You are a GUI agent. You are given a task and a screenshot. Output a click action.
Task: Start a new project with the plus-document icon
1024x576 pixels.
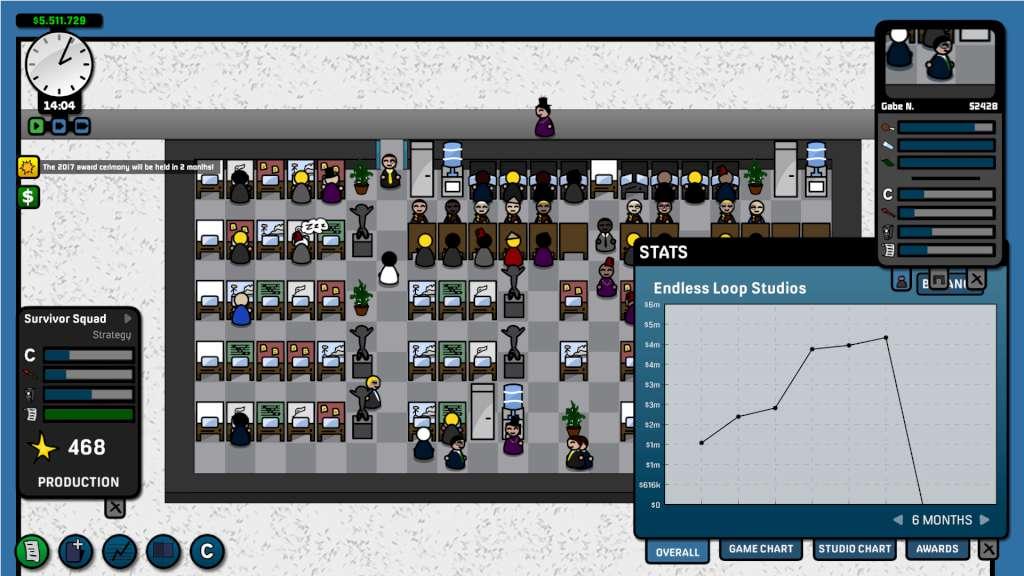point(76,551)
